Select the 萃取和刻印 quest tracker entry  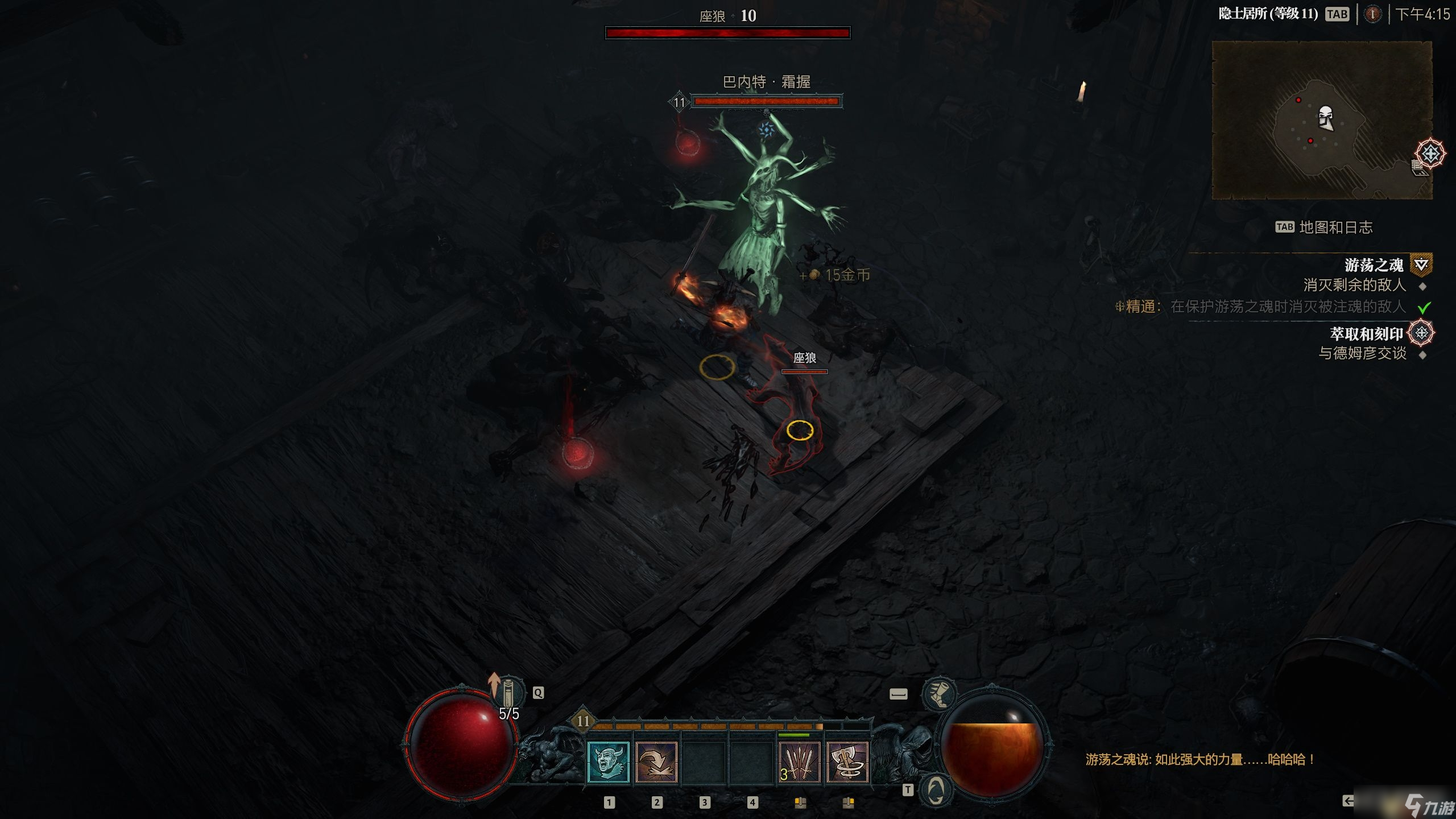tap(1366, 334)
